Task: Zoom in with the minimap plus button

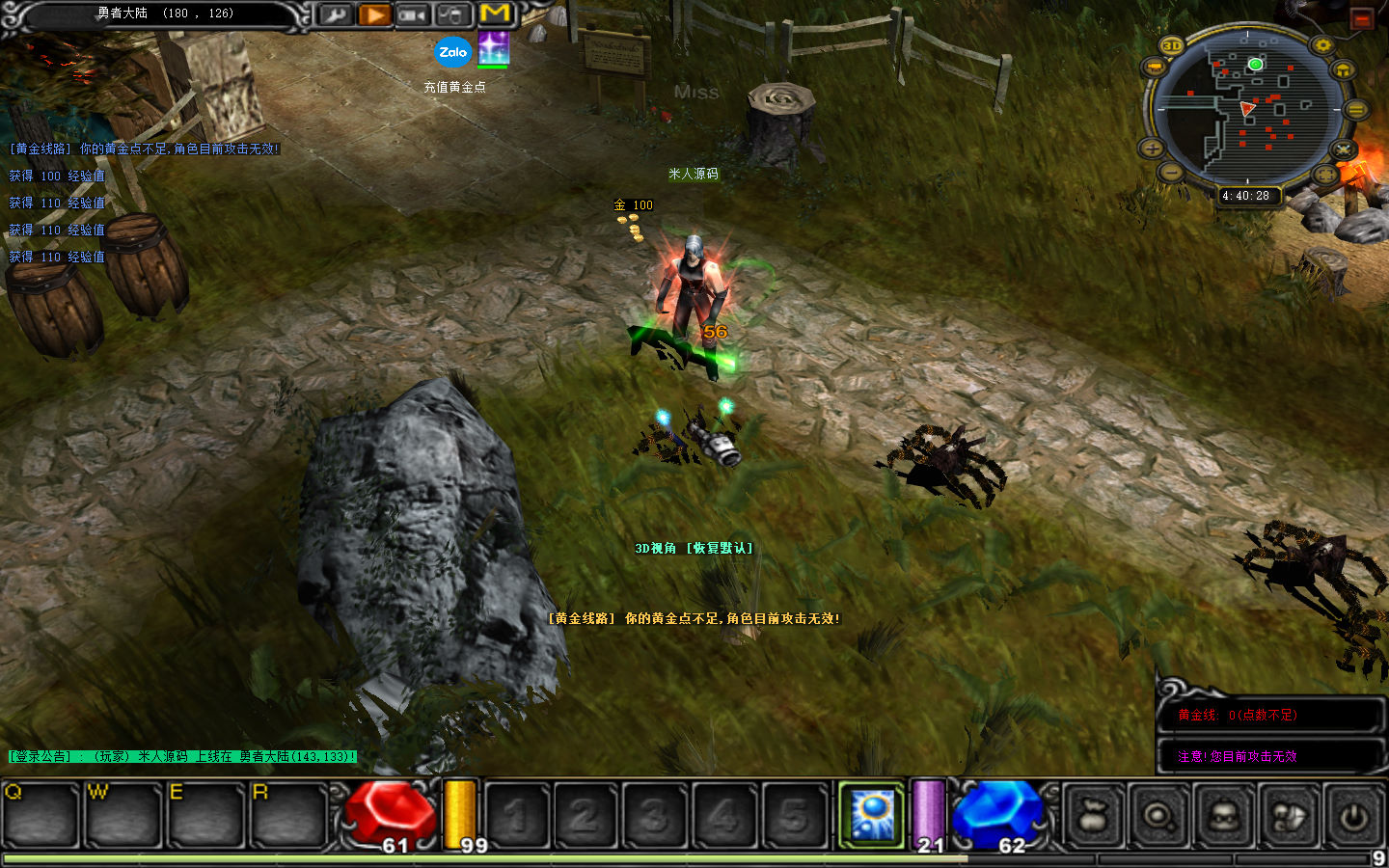Action: coord(1152,149)
